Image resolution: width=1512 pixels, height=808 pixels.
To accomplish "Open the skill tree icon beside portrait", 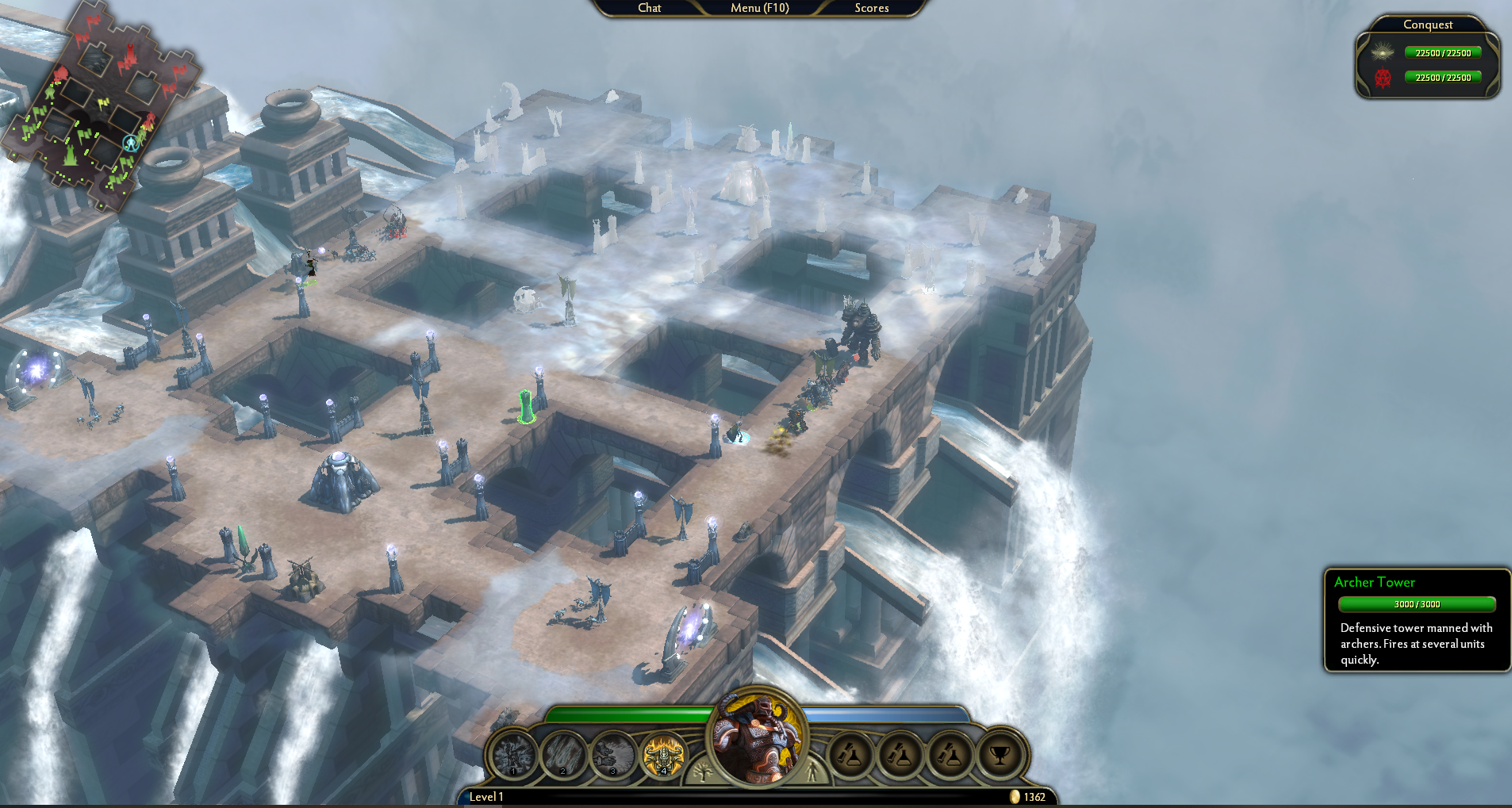I will click(x=702, y=770).
